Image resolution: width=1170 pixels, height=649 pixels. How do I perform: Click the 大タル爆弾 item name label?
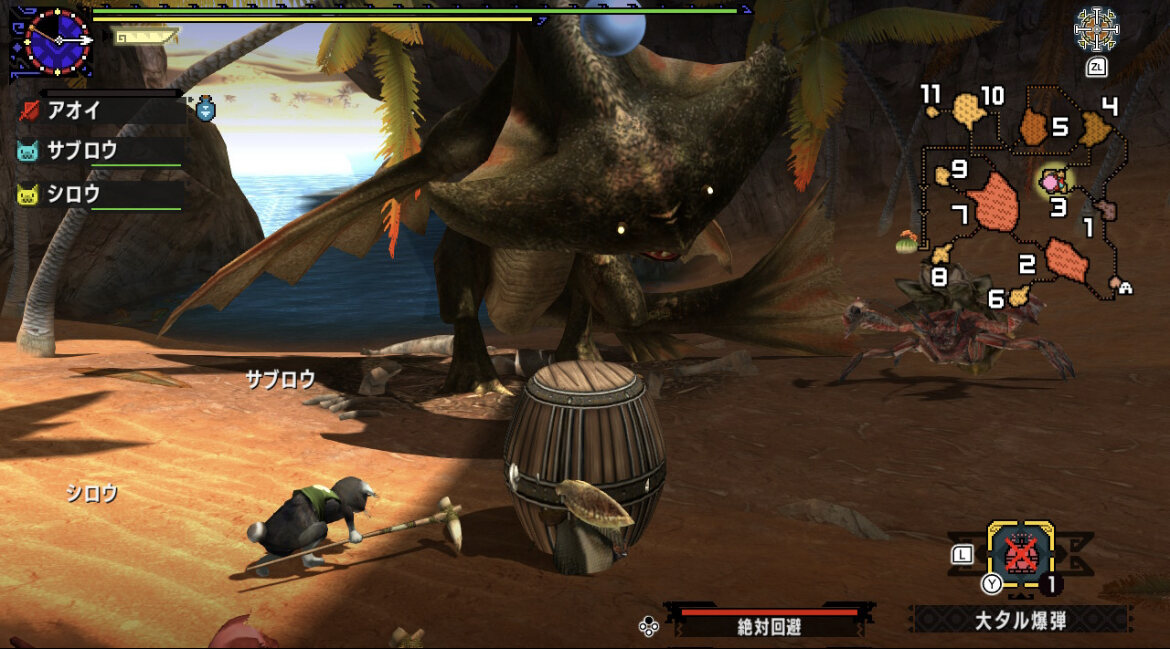click(x=1021, y=620)
